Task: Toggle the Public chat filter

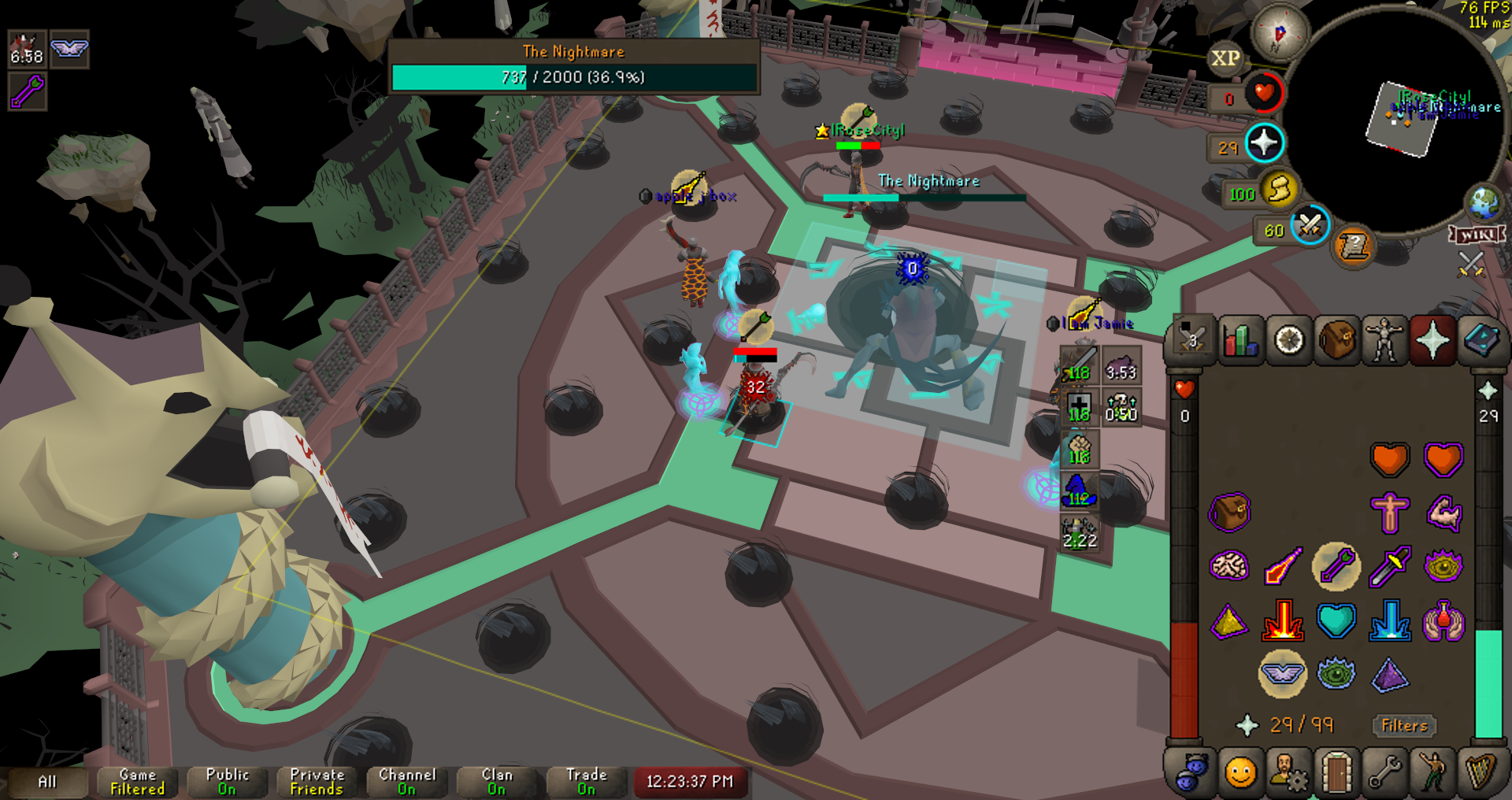Action: point(227,781)
